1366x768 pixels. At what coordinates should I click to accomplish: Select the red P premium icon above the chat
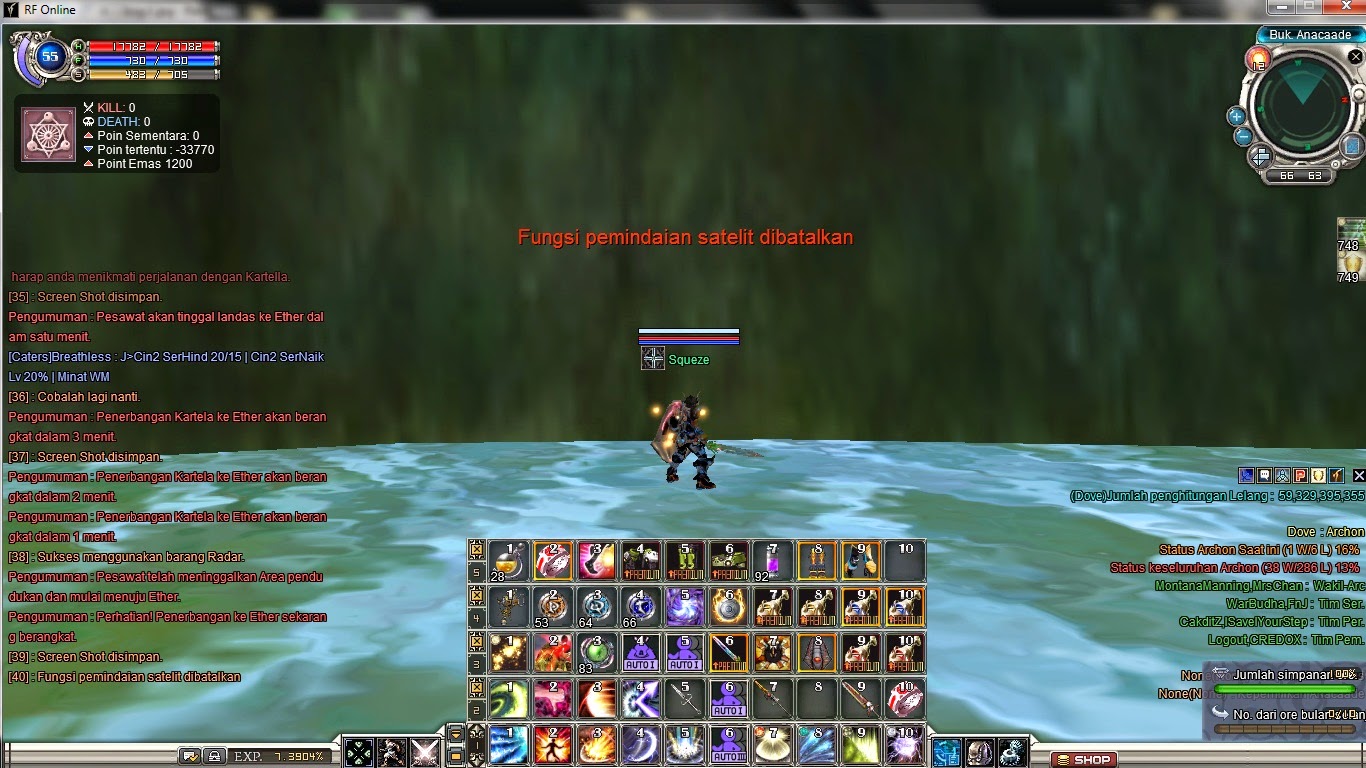(1301, 475)
